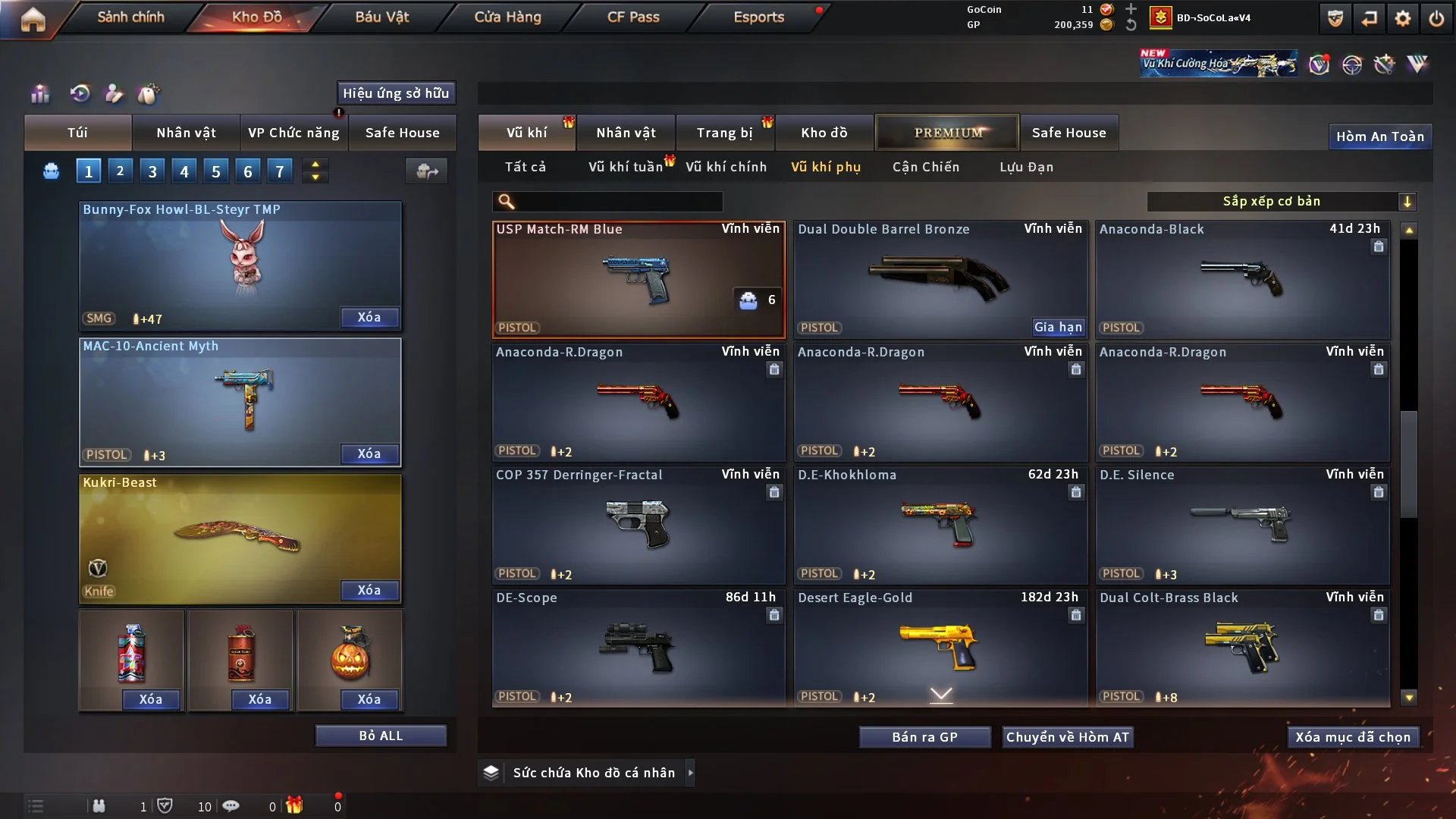
Task: Open the statistics icon above the bag panel
Action: pyautogui.click(x=39, y=93)
